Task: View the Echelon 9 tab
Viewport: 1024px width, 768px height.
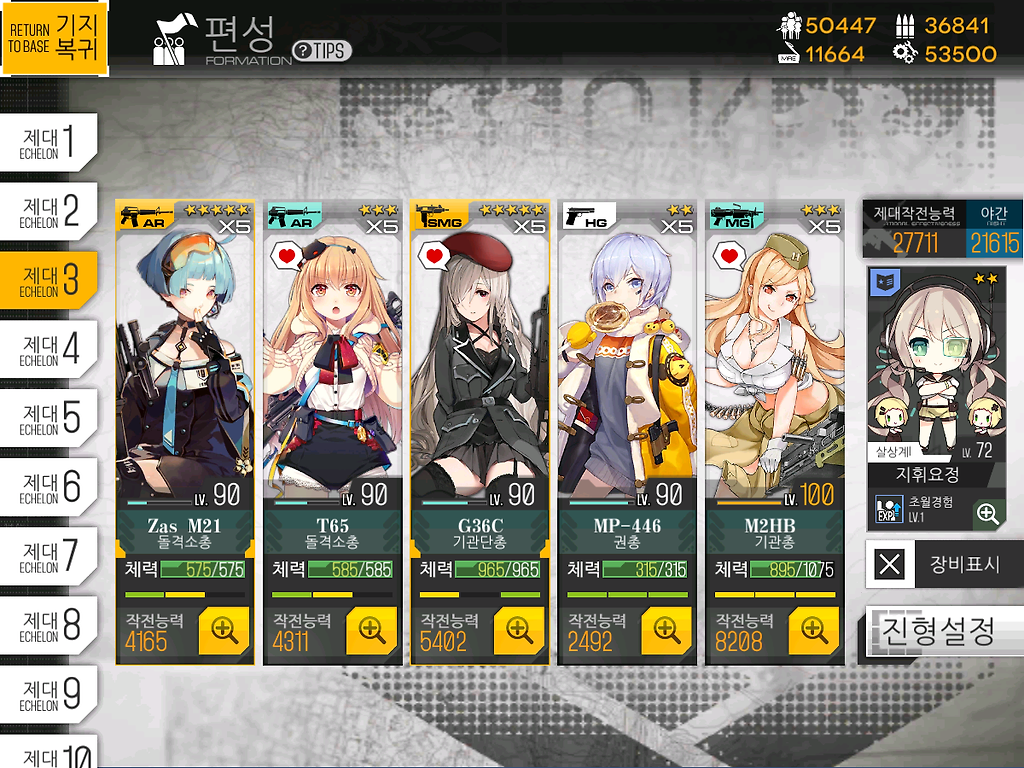Action: (x=49, y=694)
